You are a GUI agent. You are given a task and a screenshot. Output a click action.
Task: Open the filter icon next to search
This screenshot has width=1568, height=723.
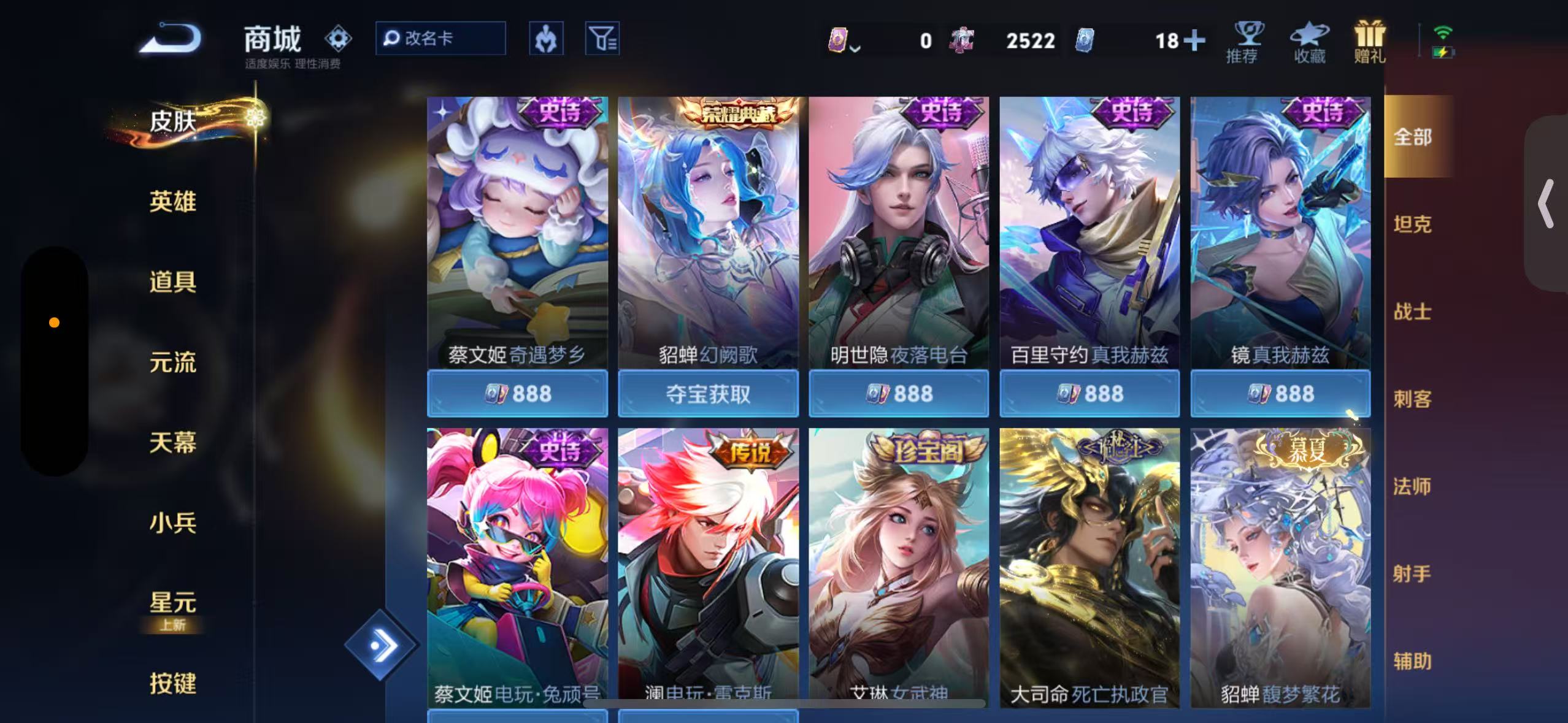point(602,38)
